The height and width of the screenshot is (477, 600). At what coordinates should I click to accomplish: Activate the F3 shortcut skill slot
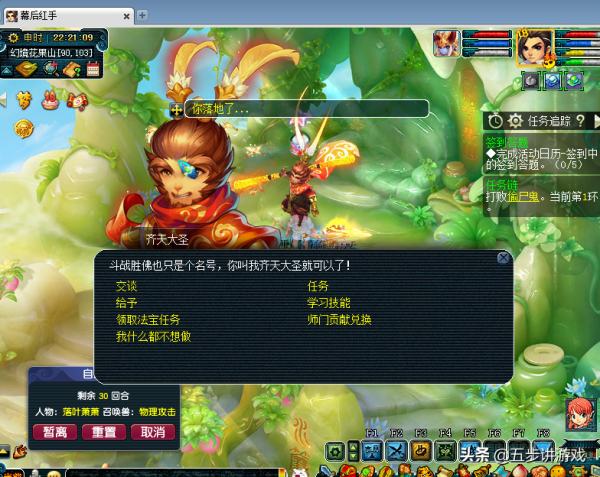click(x=421, y=451)
